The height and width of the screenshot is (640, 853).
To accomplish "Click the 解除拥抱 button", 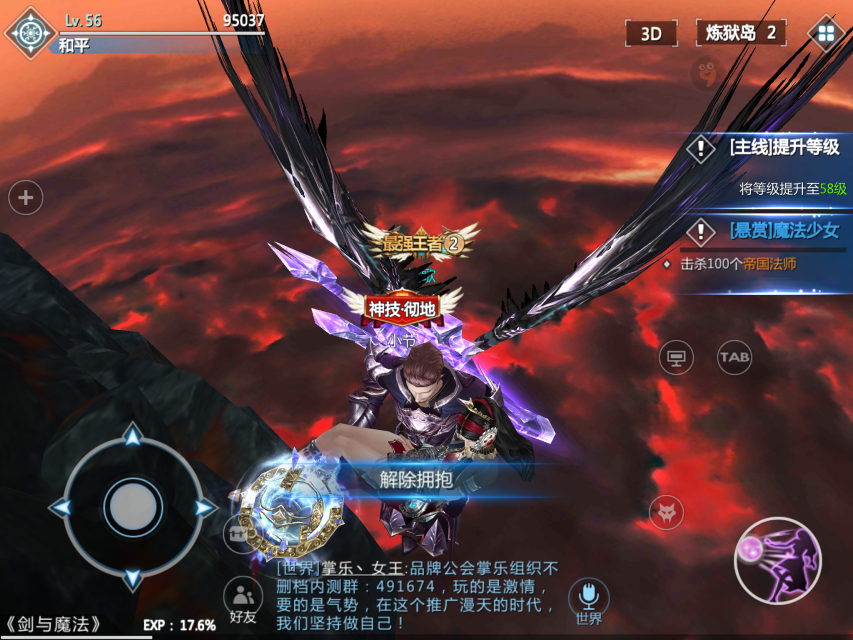I will [x=416, y=479].
